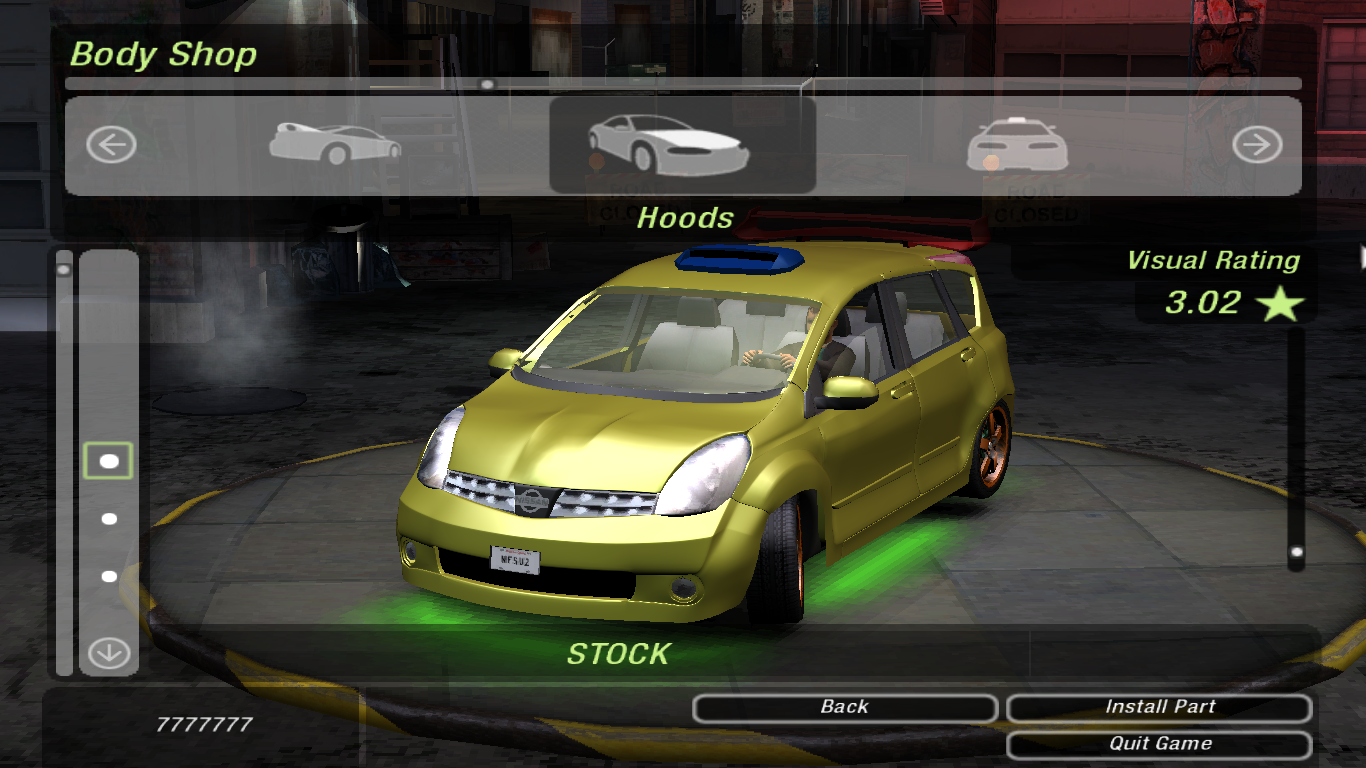
Task: Install the selected hood part
Action: click(x=1159, y=708)
